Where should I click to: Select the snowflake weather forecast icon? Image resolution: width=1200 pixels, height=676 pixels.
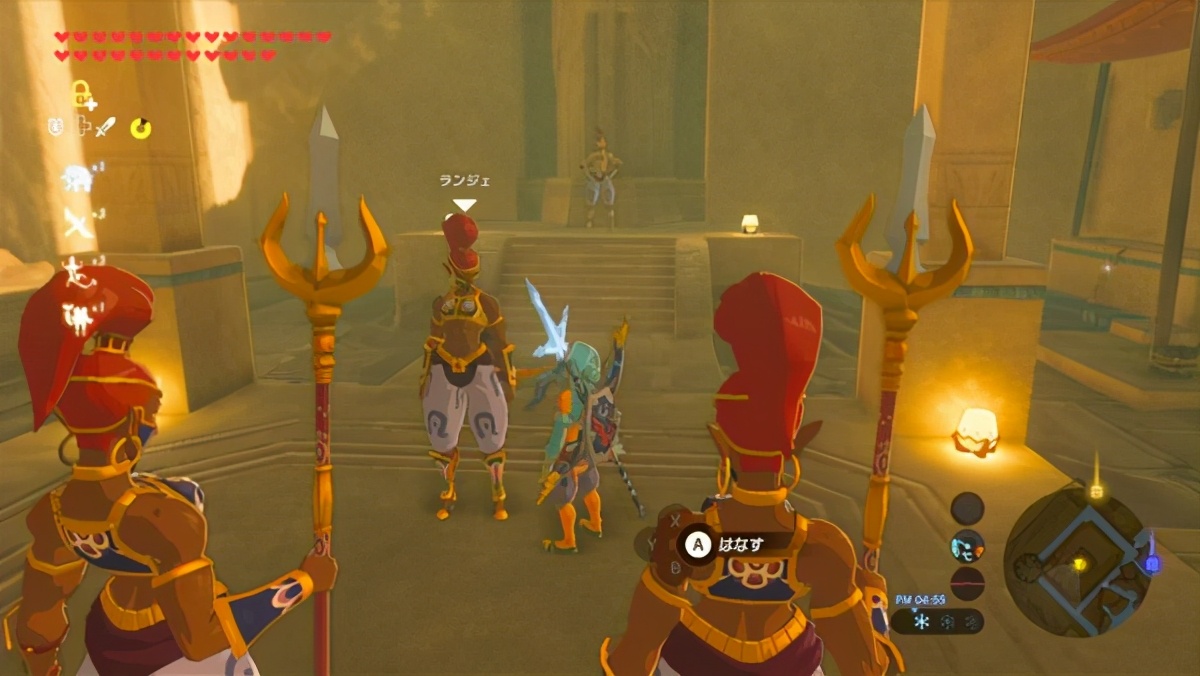pos(920,621)
